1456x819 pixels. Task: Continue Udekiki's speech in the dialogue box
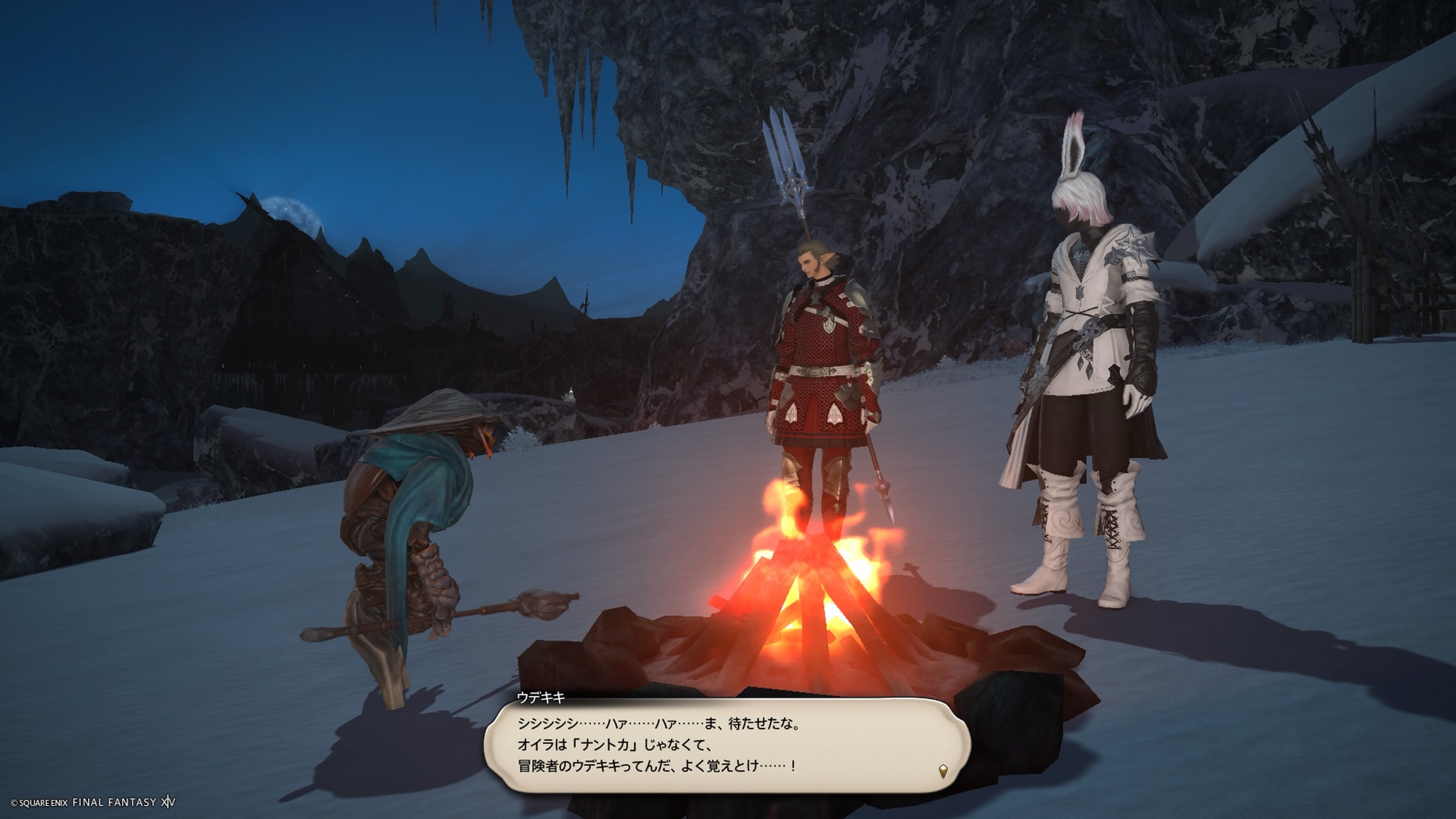pyautogui.click(x=727, y=745)
